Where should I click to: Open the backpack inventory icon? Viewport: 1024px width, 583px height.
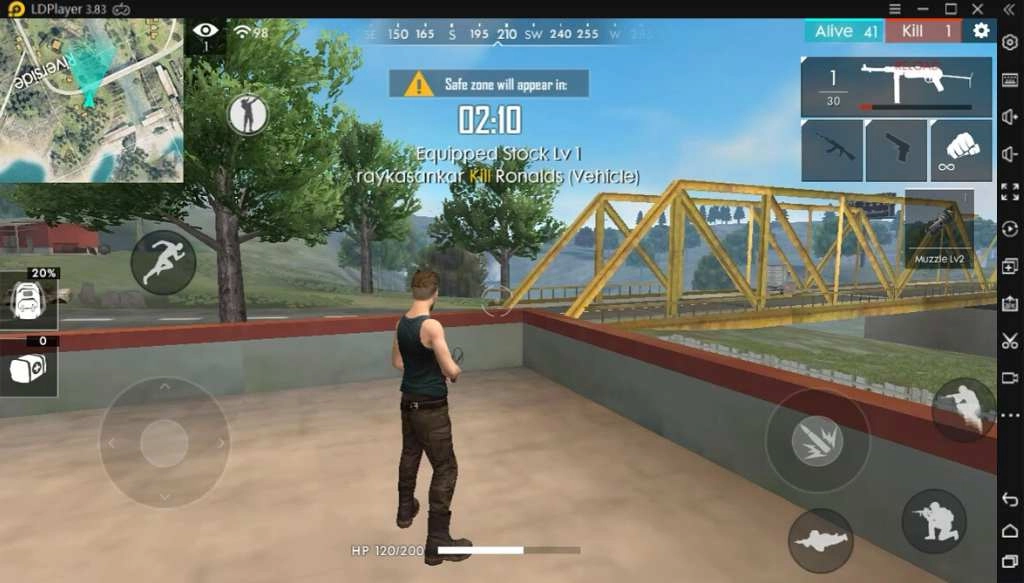click(28, 299)
